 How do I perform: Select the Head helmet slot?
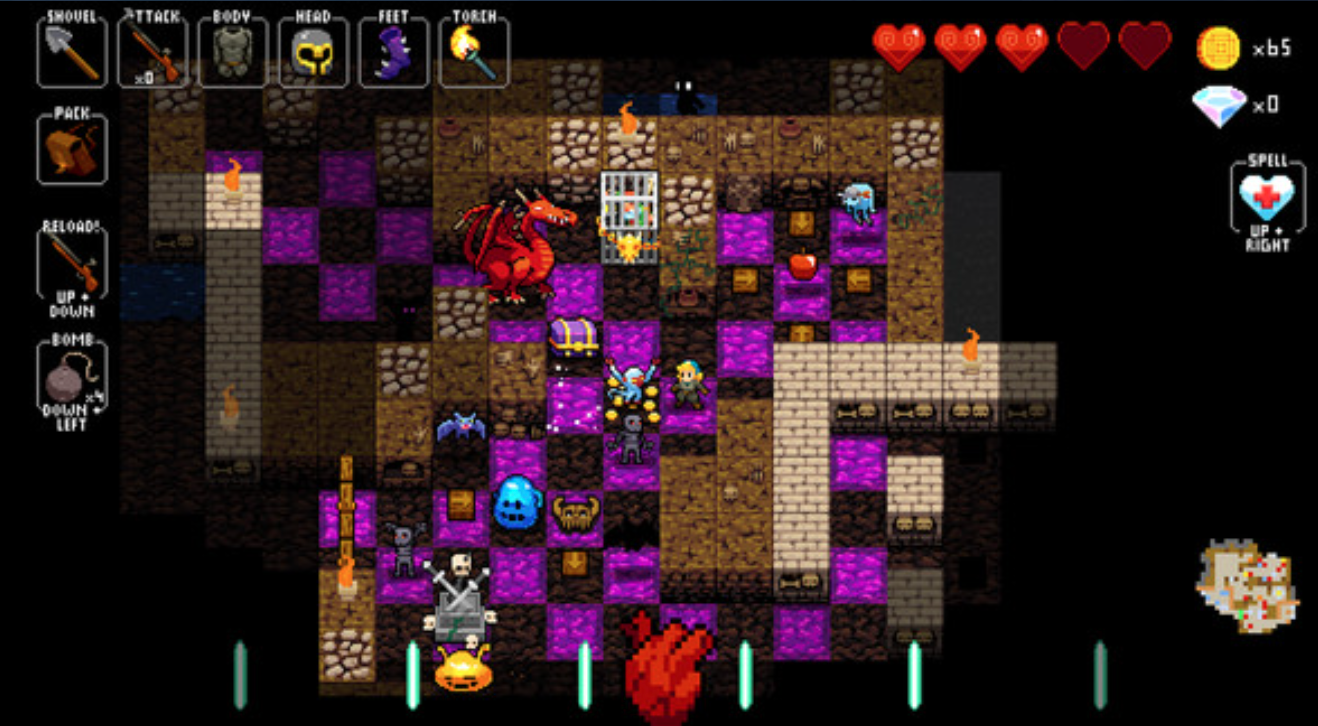(313, 52)
